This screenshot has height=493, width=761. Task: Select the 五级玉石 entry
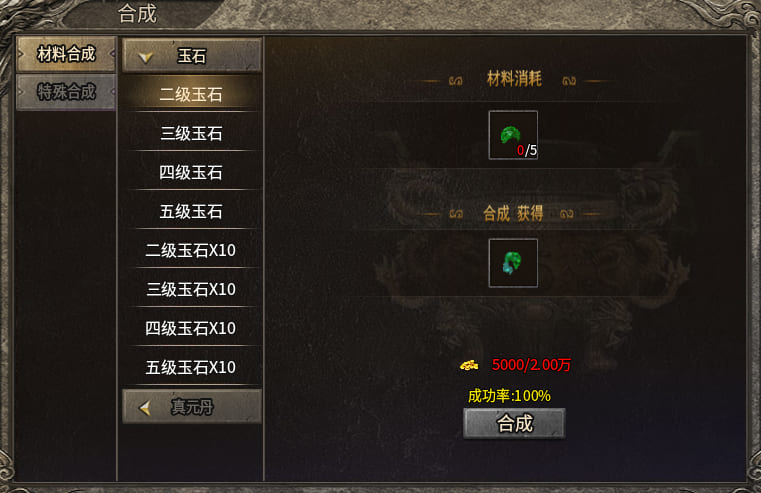click(x=191, y=211)
